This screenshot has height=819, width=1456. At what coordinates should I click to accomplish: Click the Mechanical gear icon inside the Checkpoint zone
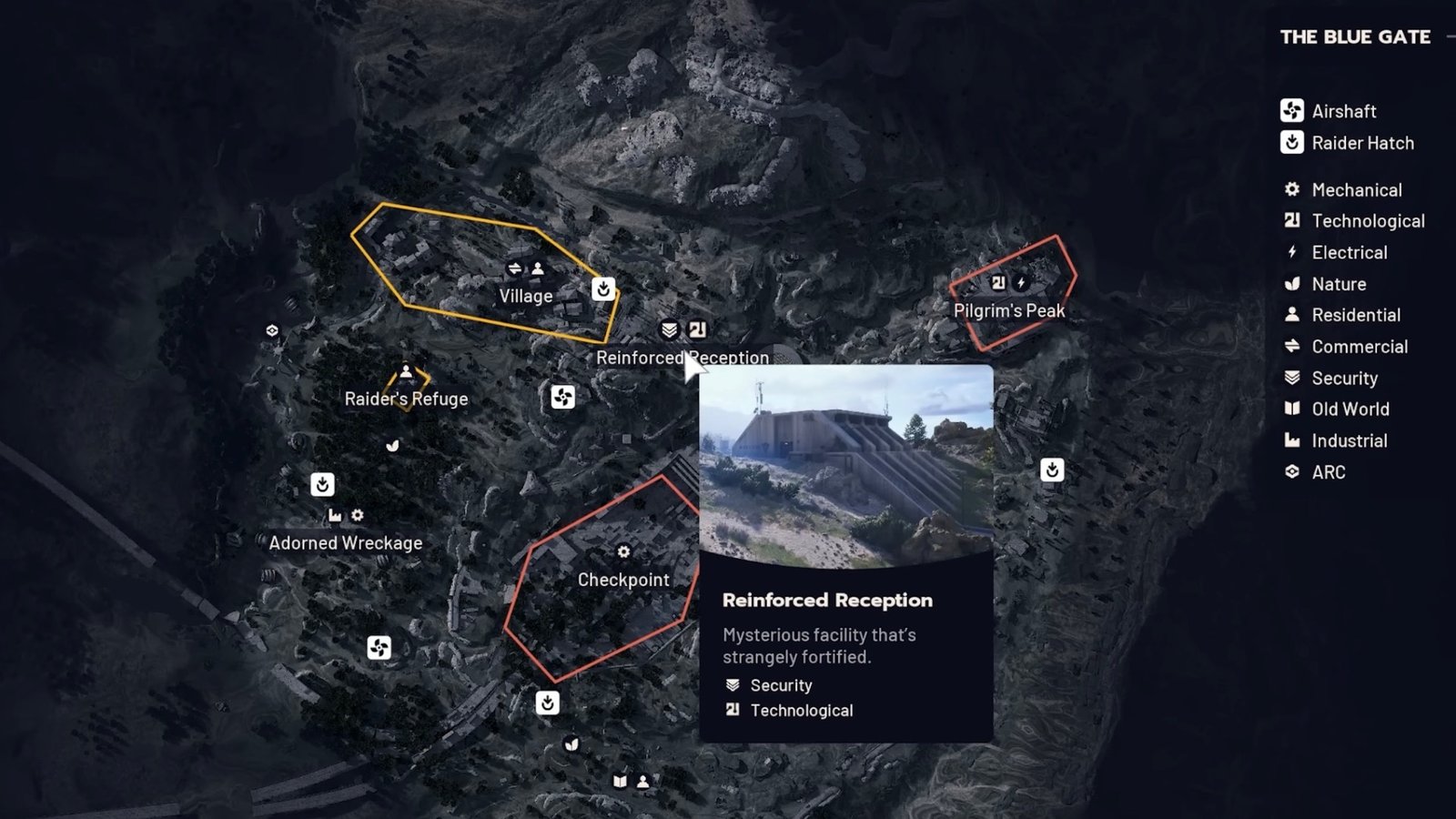623,551
